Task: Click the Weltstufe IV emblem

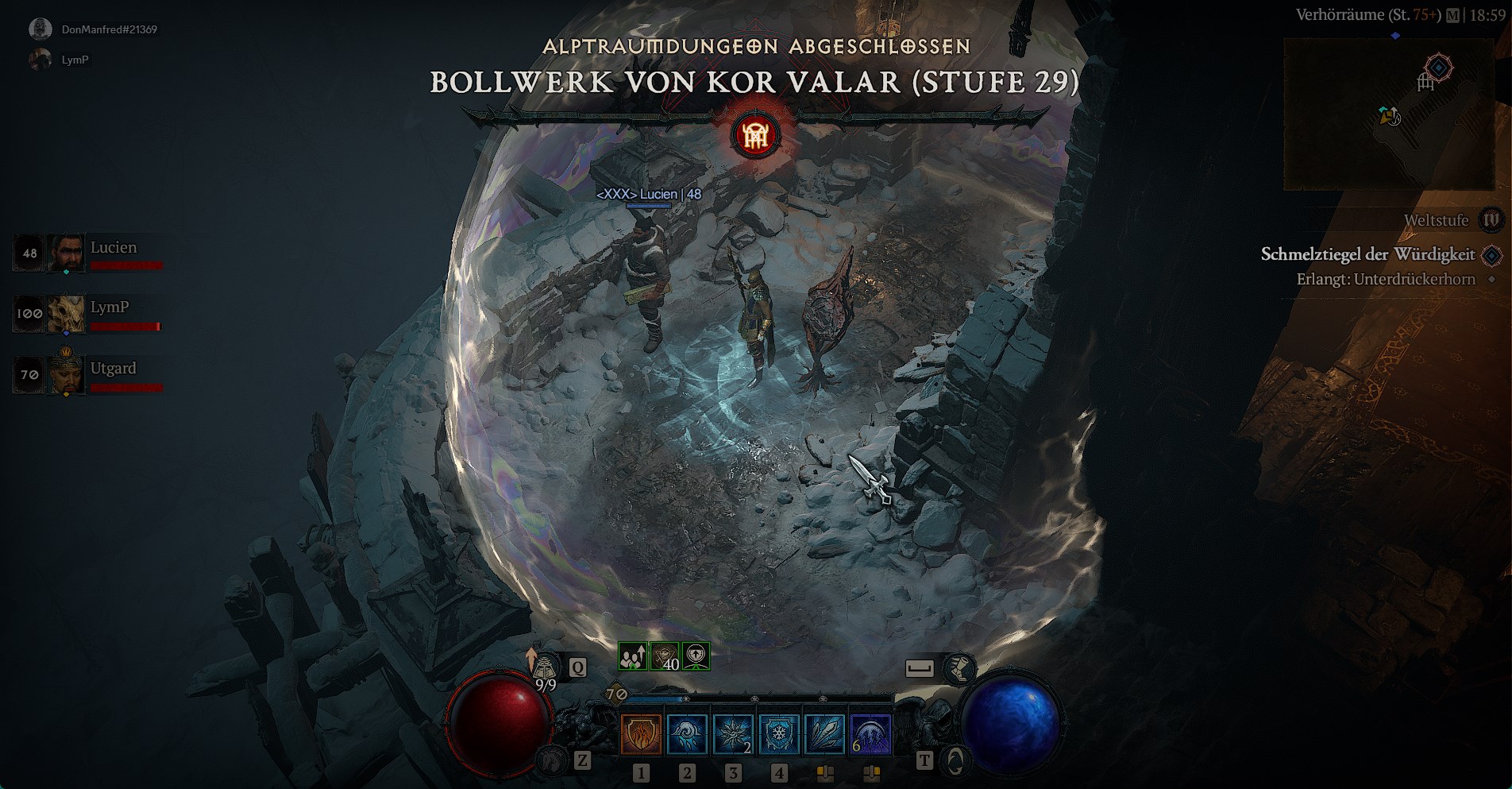Action: [1491, 220]
